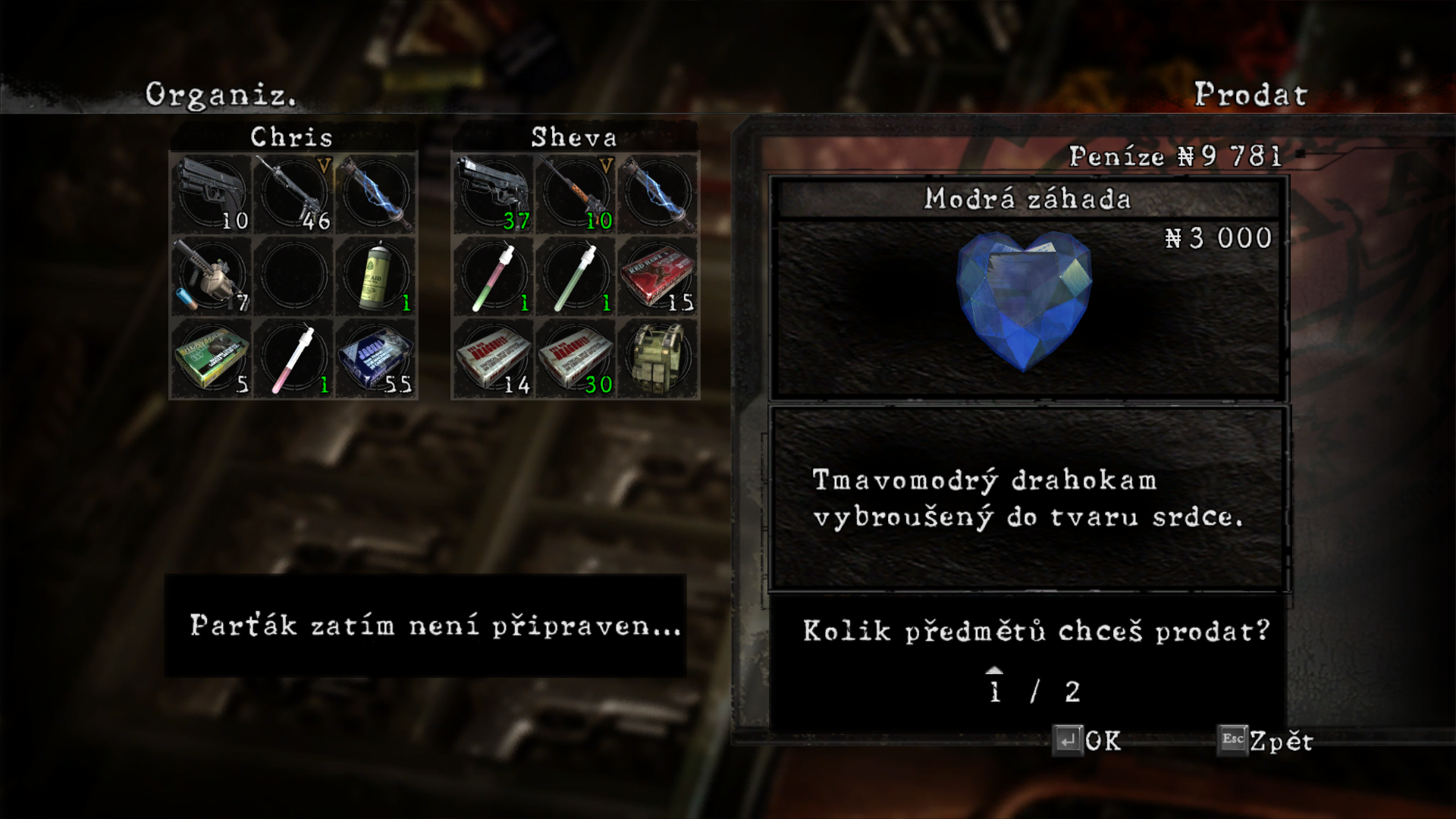The height and width of the screenshot is (819, 1456).
Task: Select Chris's rifle with 46 rounds
Action: (x=293, y=193)
